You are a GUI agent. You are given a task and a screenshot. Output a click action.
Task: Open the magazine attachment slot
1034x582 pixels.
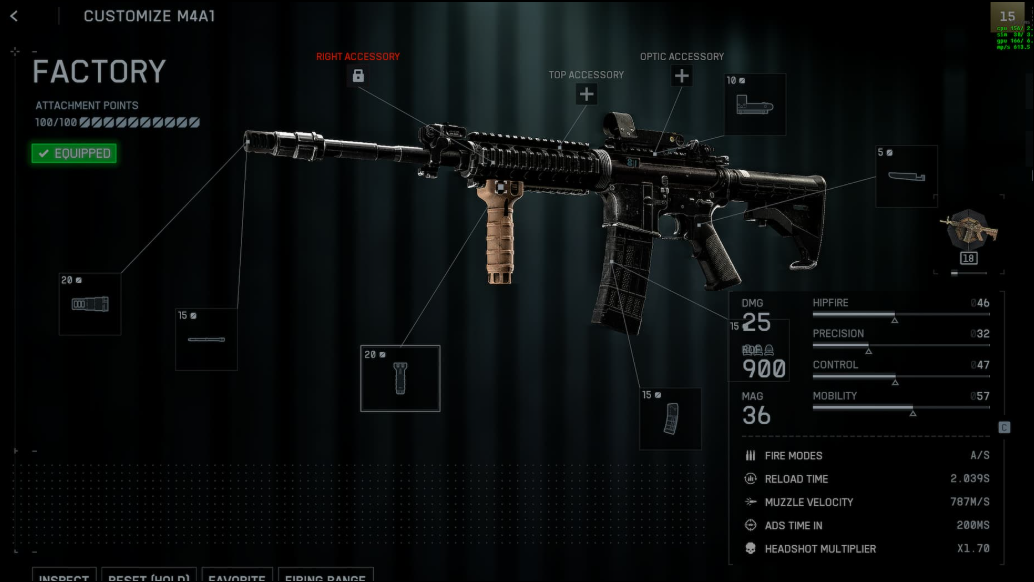[x=670, y=419]
